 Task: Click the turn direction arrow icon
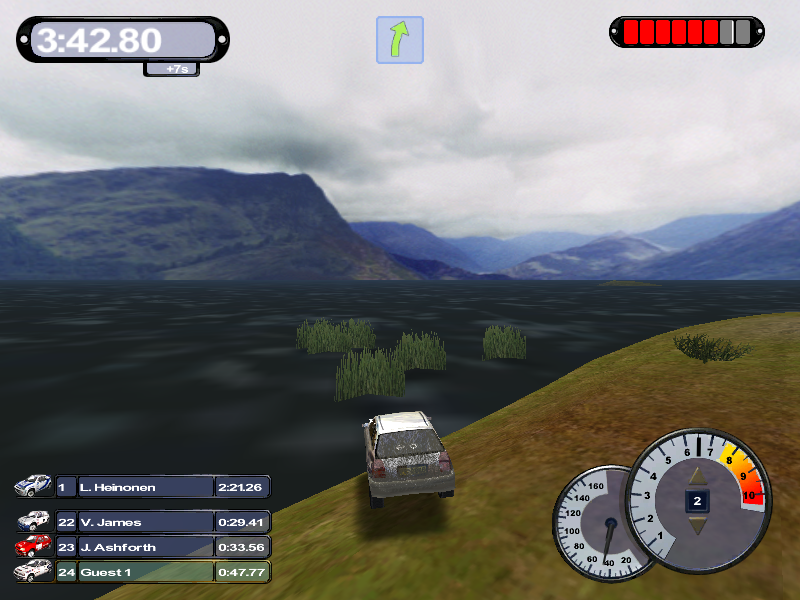click(400, 40)
